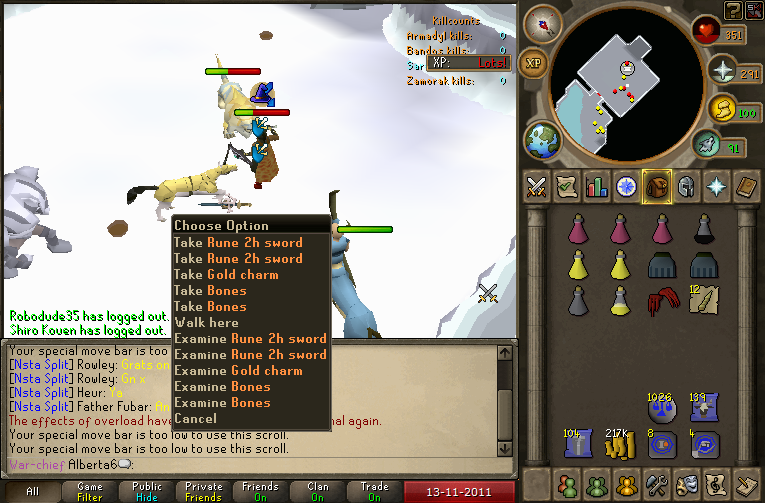
Task: Toggle the Public chat tab
Action: 146,491
